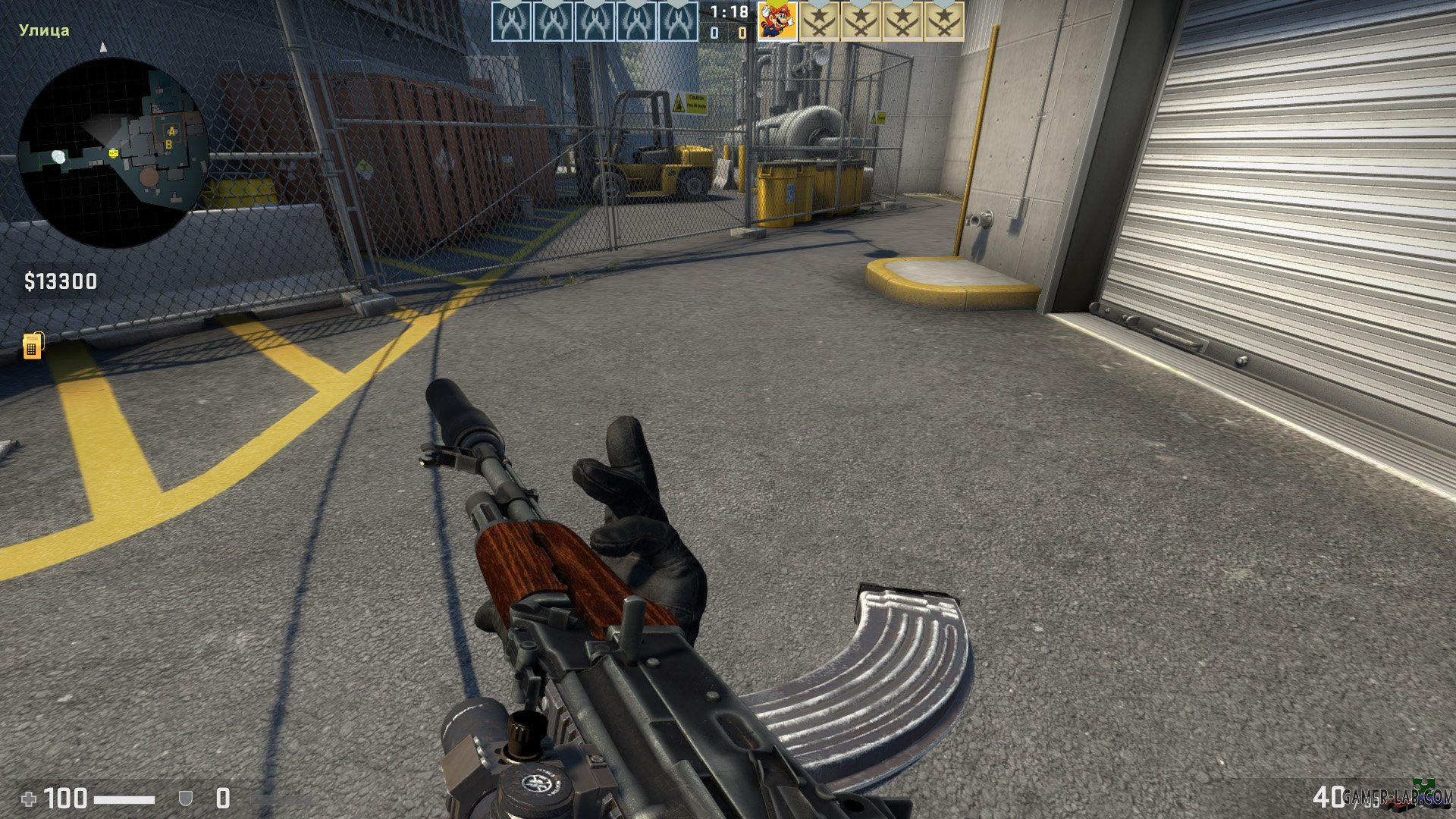Click the health cross icon in the bottom bar
The height and width of the screenshot is (819, 1456).
coord(28,798)
